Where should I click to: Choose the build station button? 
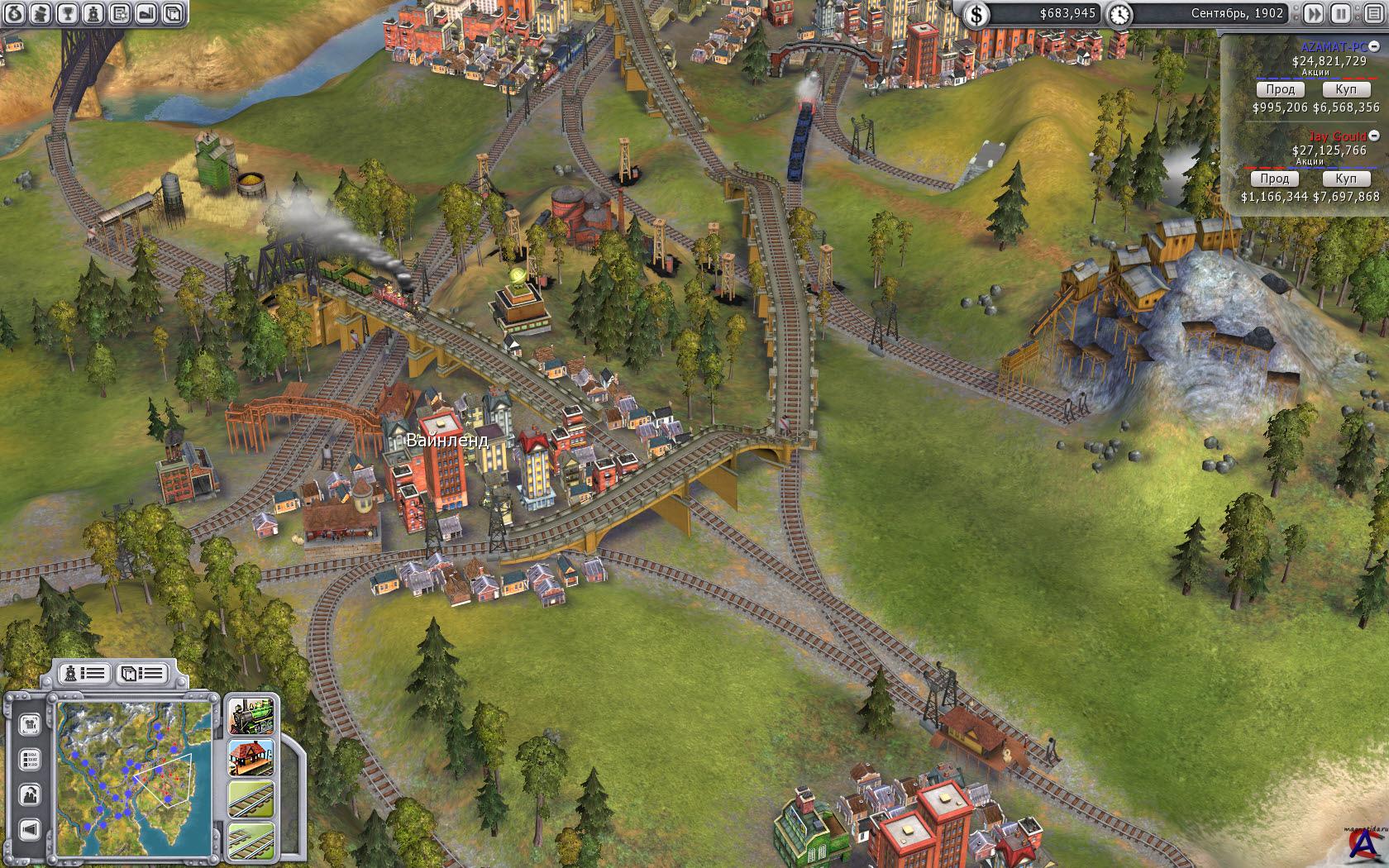tap(251, 757)
